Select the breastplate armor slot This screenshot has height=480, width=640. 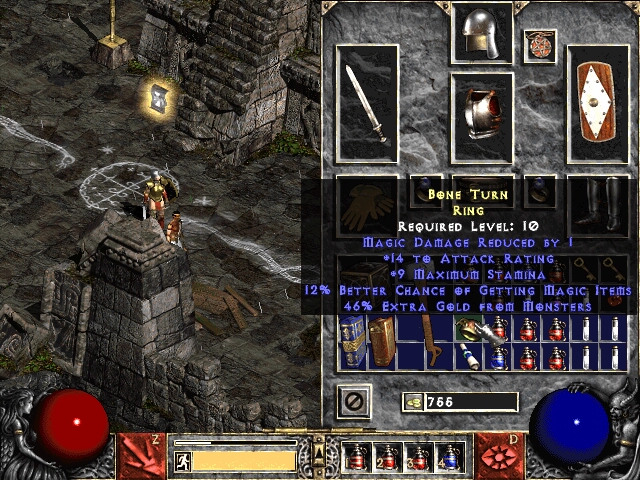[482, 117]
